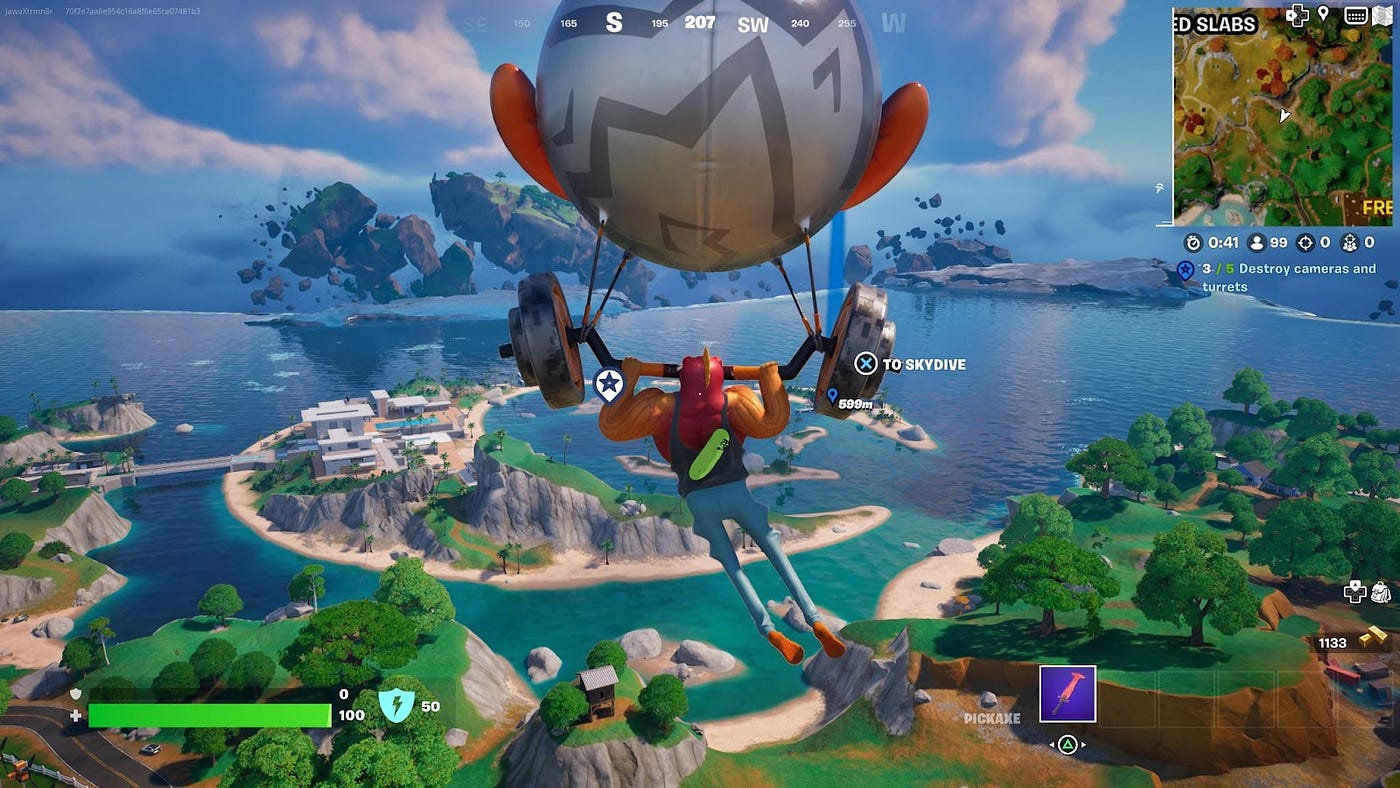The height and width of the screenshot is (788, 1400).
Task: Select the white star quest waypoint marker
Action: point(608,384)
